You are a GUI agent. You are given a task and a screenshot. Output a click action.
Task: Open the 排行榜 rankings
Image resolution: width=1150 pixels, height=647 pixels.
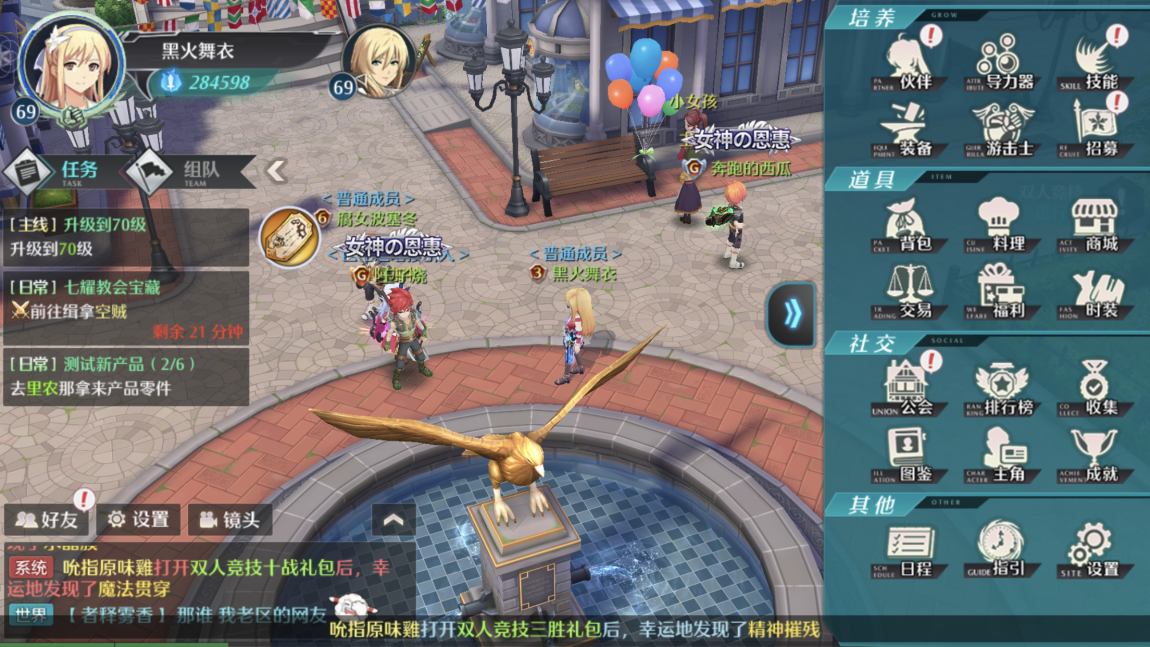click(x=1002, y=388)
